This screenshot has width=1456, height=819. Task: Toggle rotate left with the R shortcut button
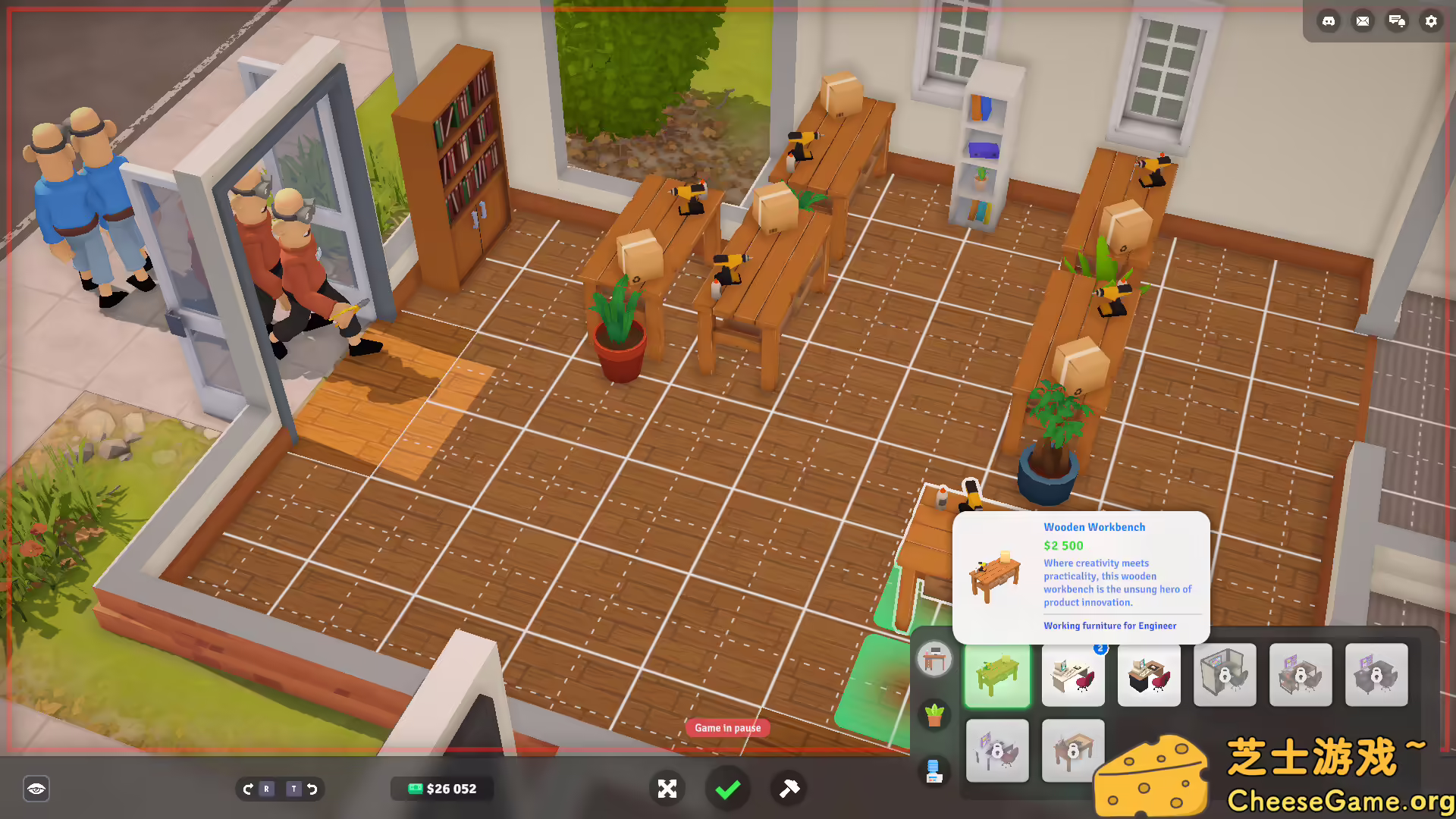266,789
